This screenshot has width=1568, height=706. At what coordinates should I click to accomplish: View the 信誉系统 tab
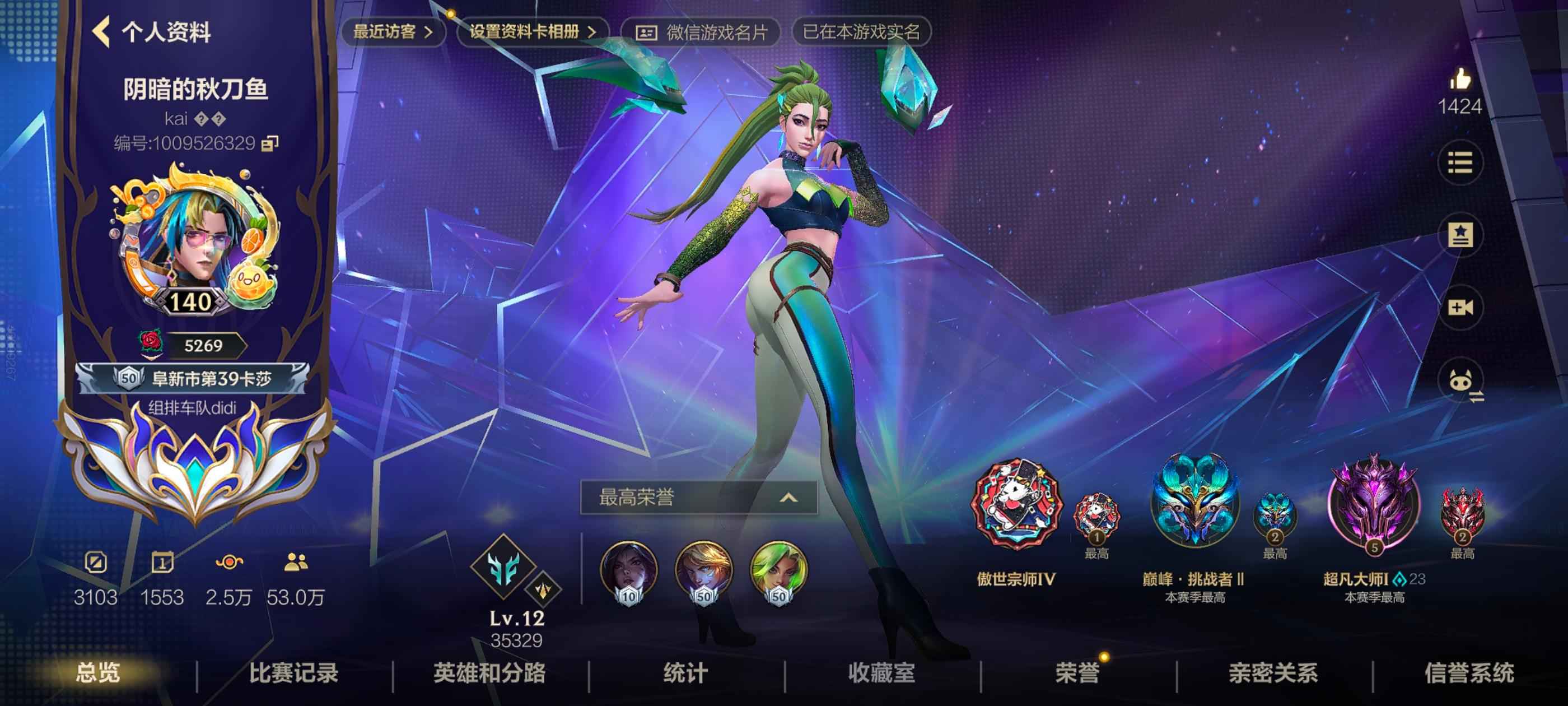click(1469, 673)
